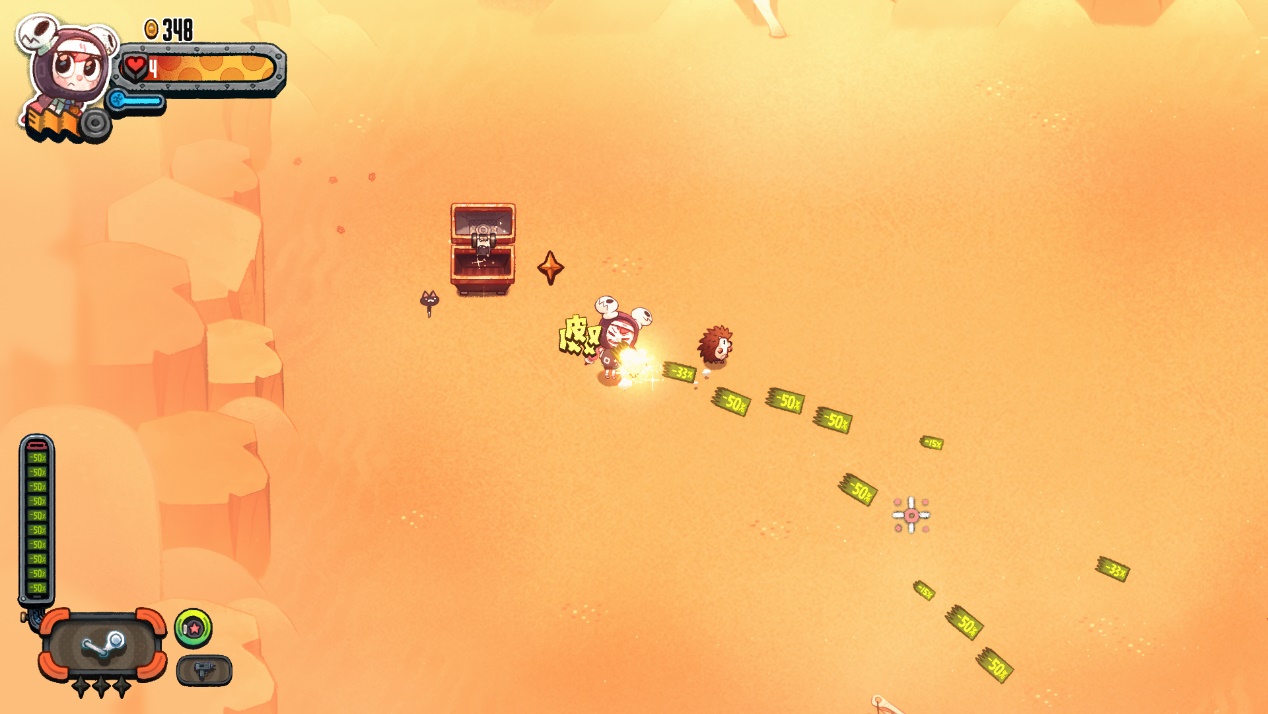This screenshot has height=714, width=1268.
Task: Switch to the secondary pistol weapon slot
Action: (204, 670)
